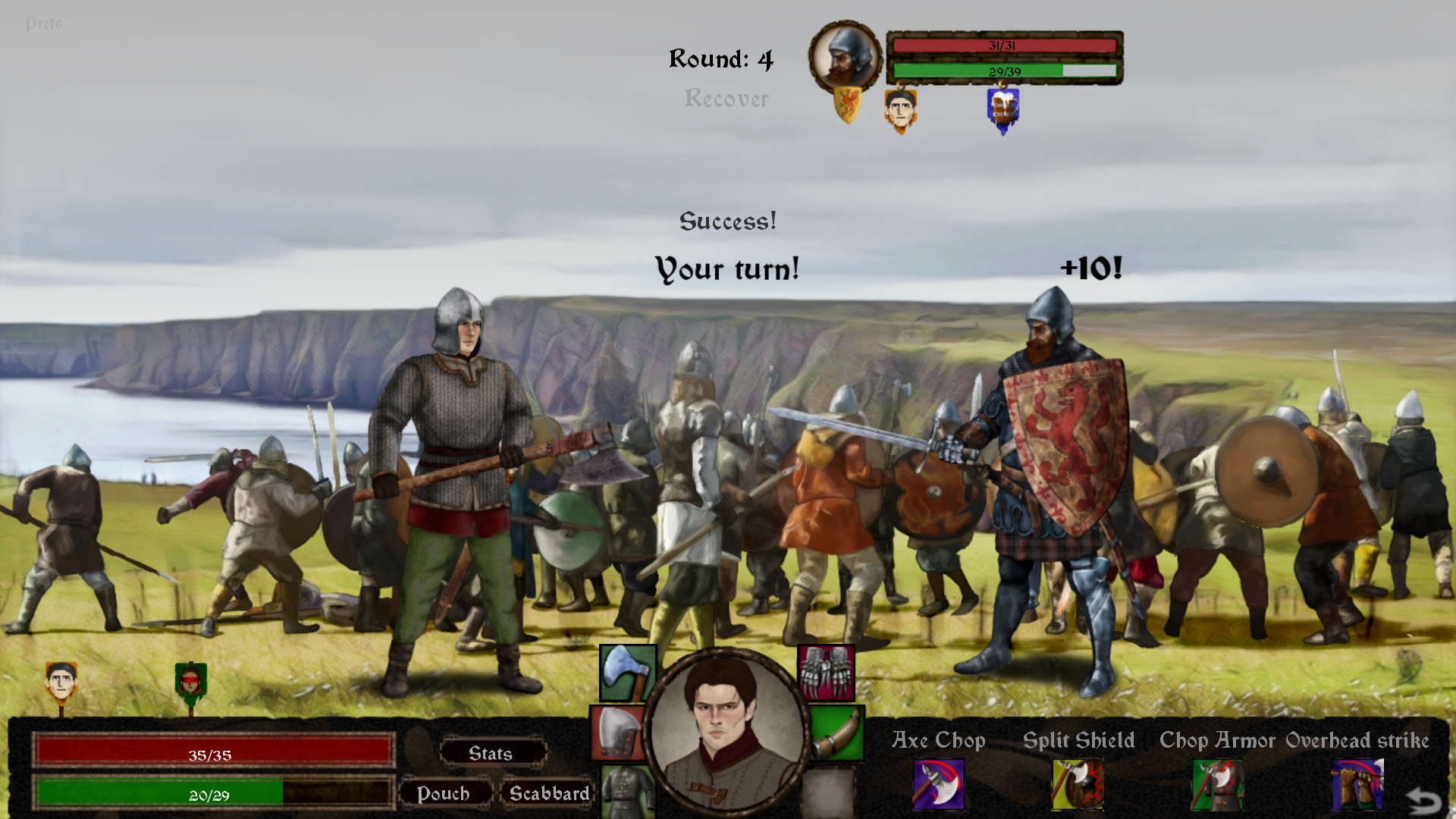
Task: Open the Stats panel
Action: click(491, 753)
